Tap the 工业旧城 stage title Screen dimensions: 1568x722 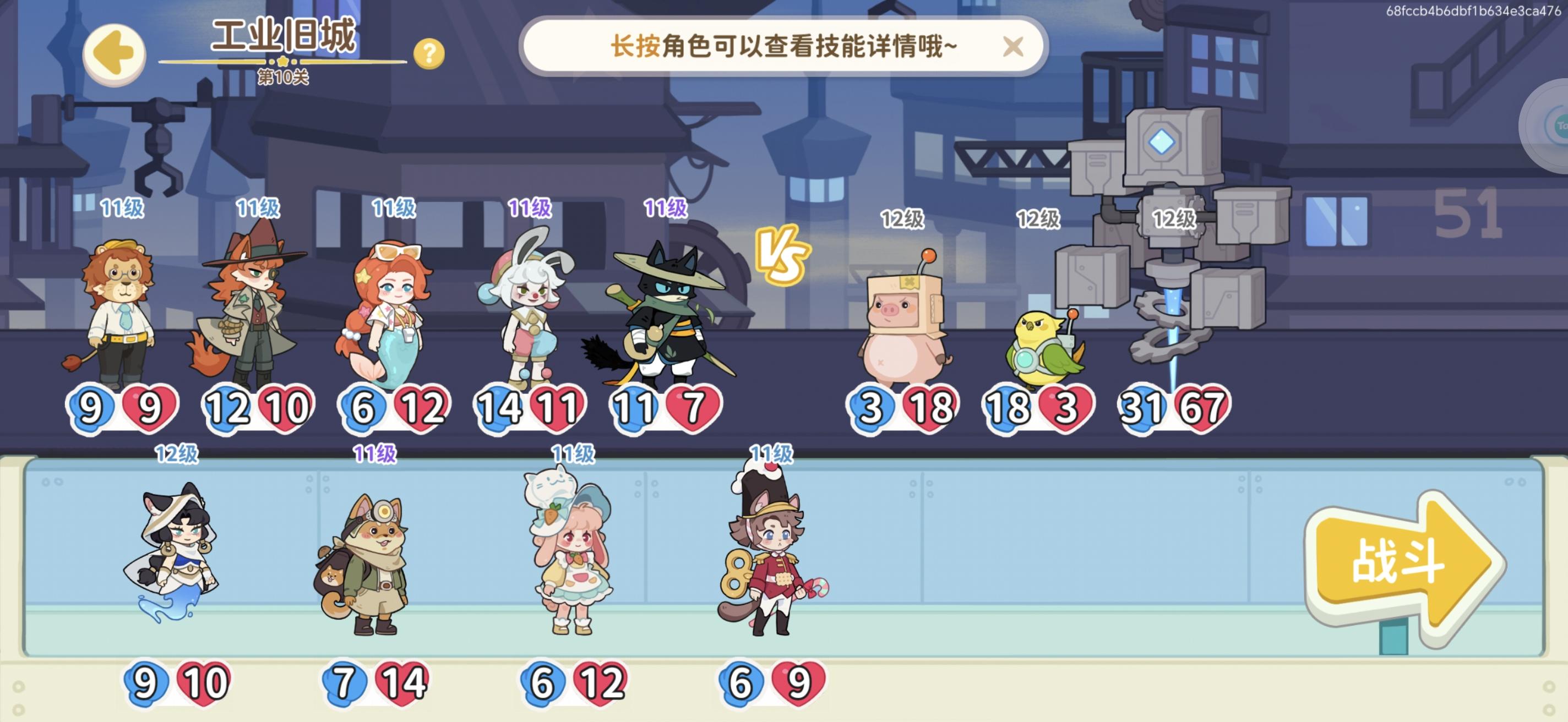(x=283, y=36)
